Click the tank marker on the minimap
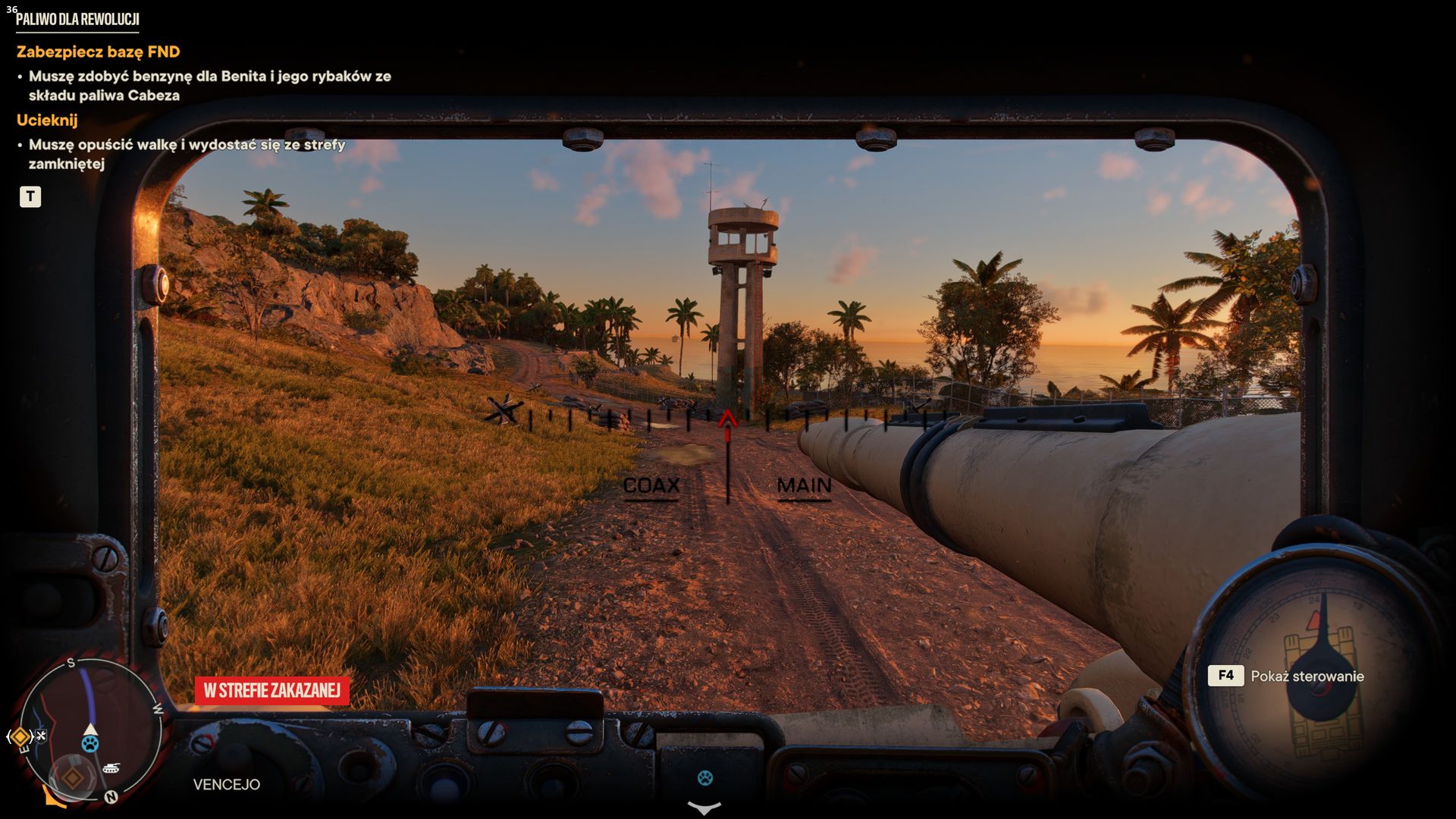Viewport: 1456px width, 819px height. [x=111, y=768]
